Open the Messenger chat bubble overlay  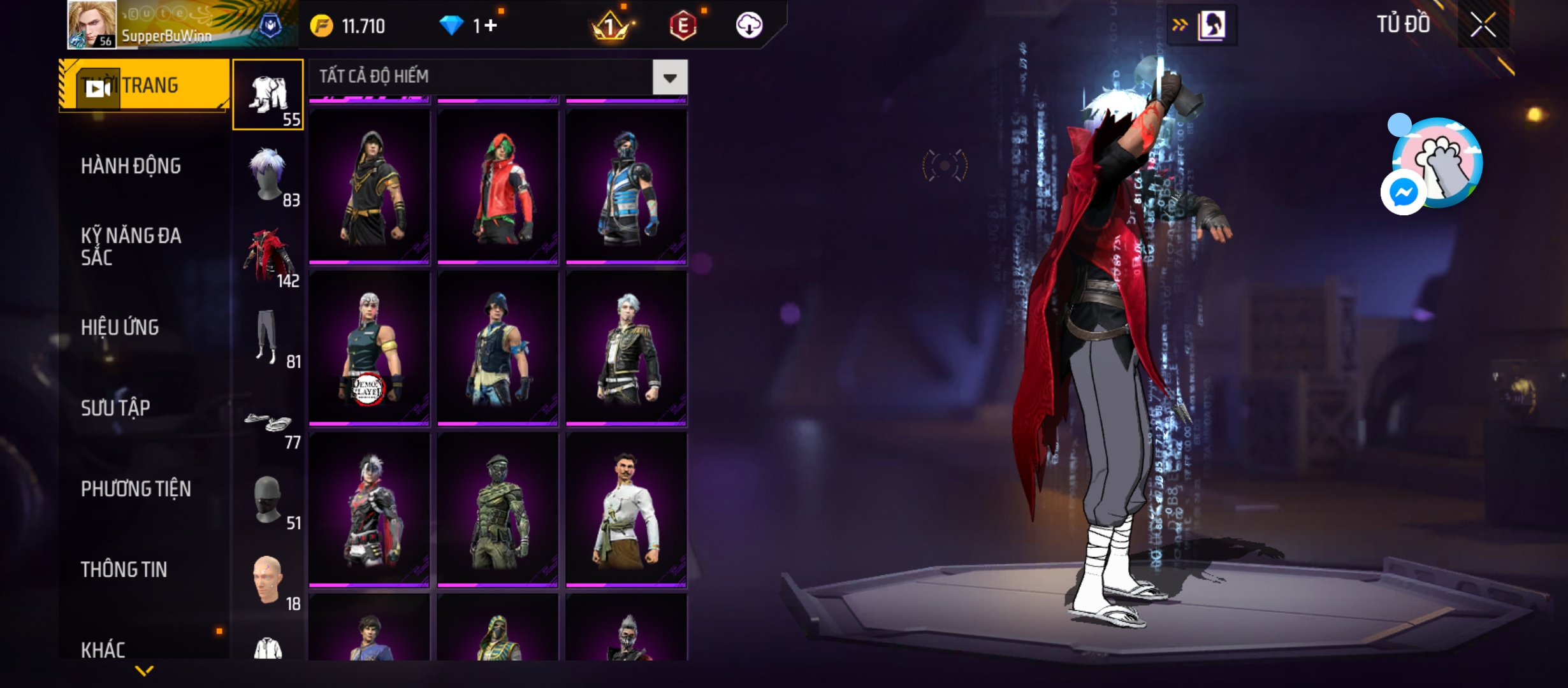point(1404,192)
